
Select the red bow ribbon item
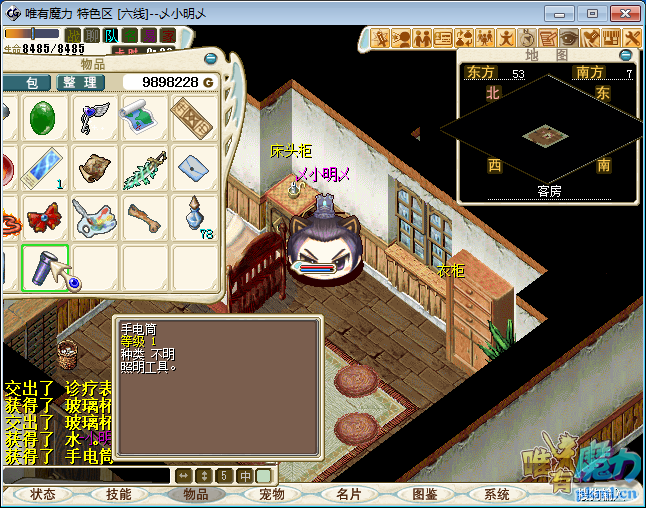click(x=45, y=218)
